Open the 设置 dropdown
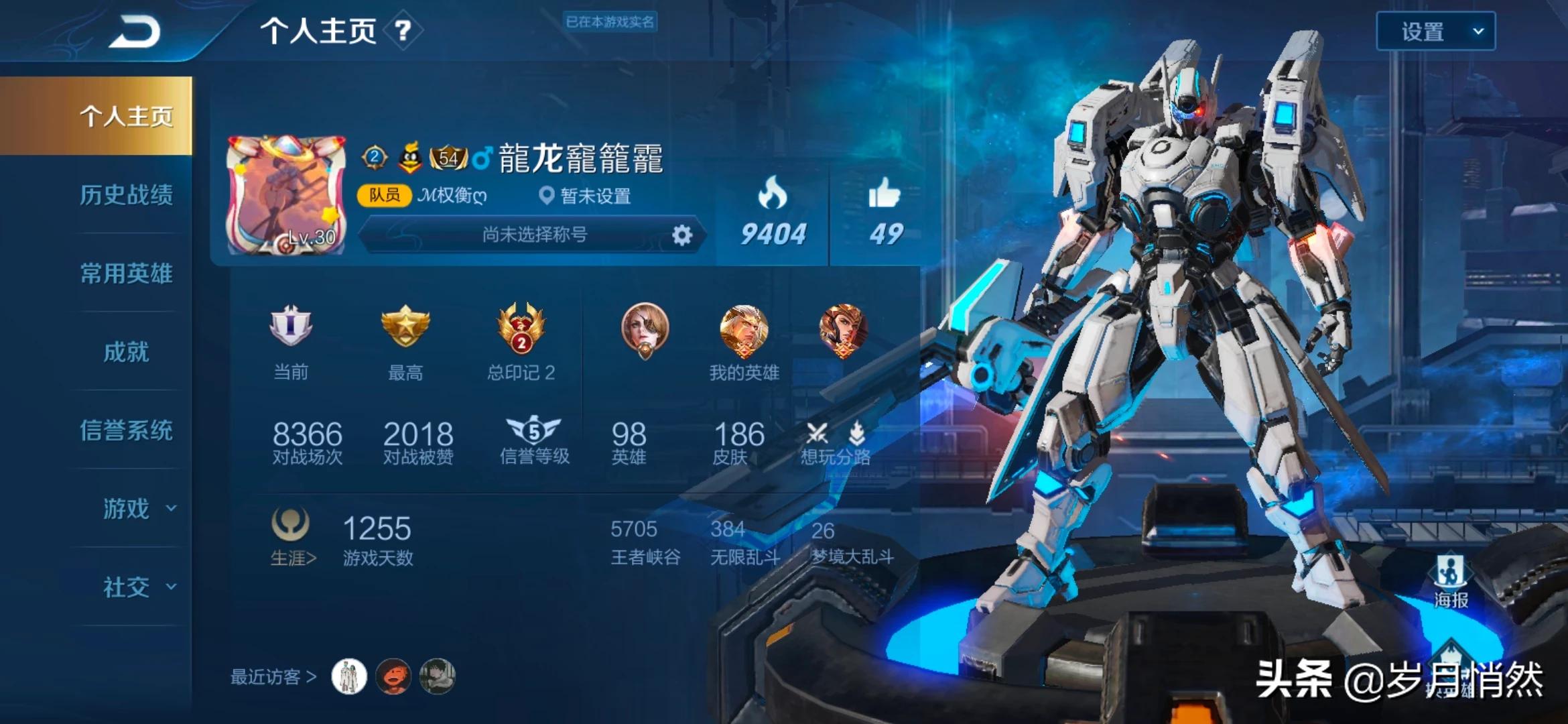Screen dimensions: 1568x724 [1435, 32]
